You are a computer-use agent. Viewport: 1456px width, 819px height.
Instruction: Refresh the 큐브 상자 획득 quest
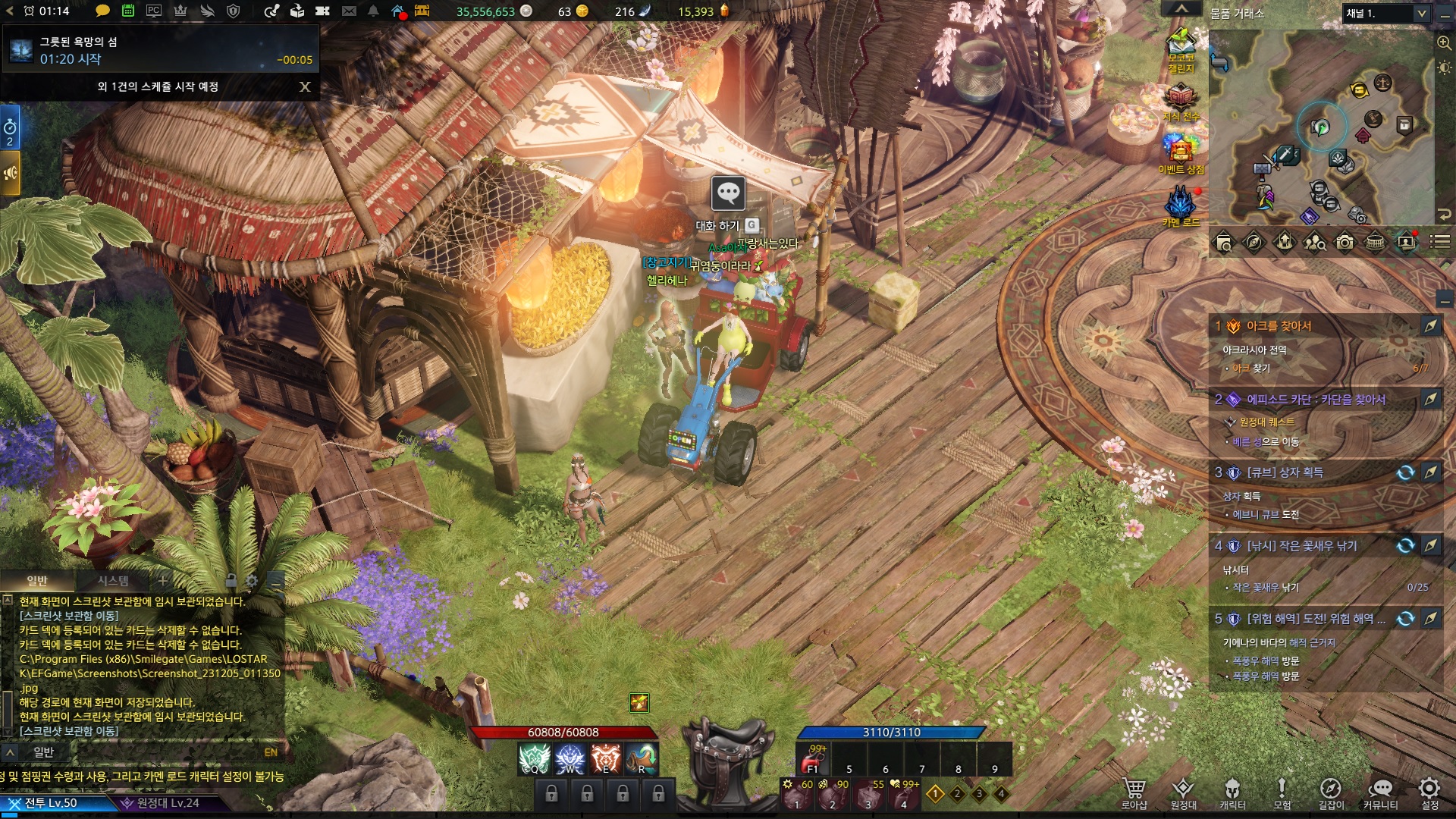pyautogui.click(x=1405, y=472)
